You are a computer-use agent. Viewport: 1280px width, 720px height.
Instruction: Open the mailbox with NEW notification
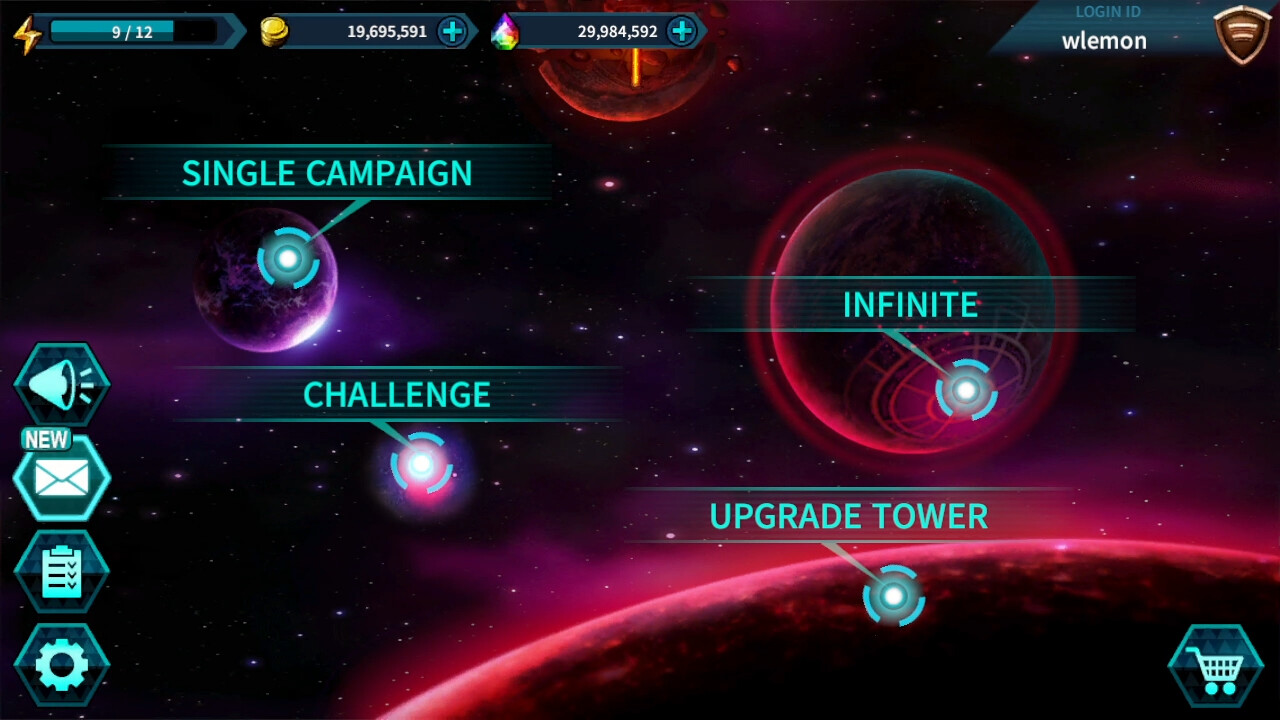coord(62,478)
